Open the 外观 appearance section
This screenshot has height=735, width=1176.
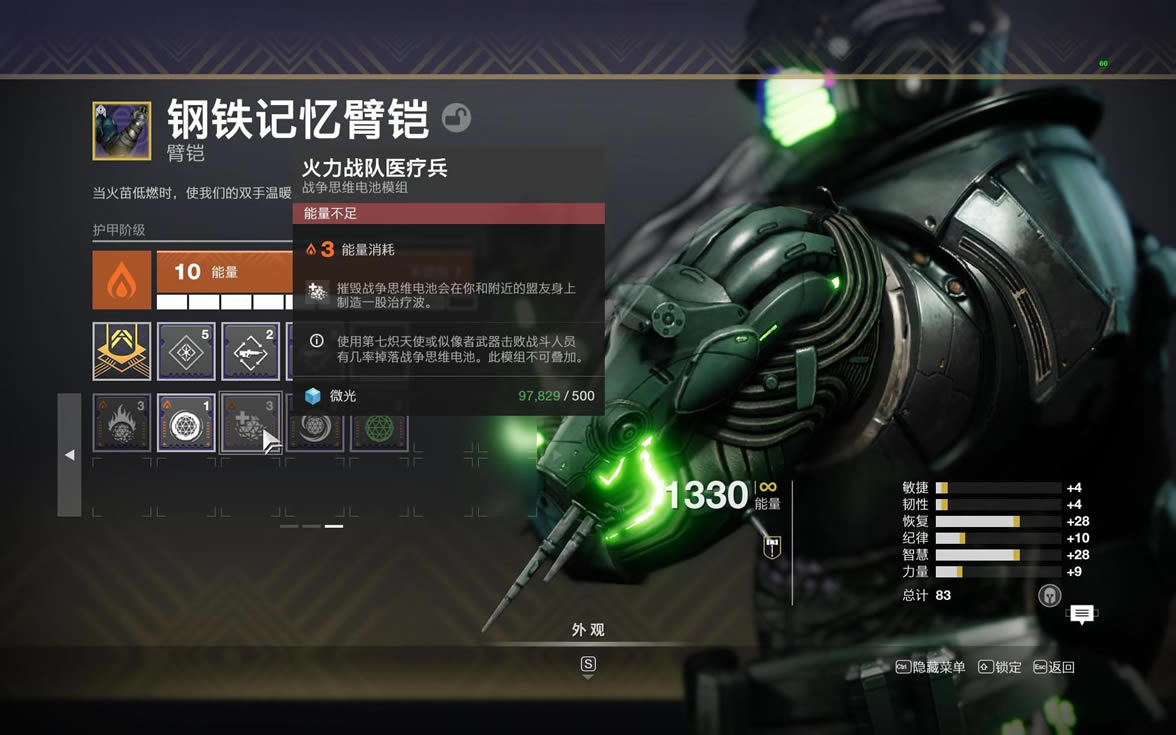point(588,630)
